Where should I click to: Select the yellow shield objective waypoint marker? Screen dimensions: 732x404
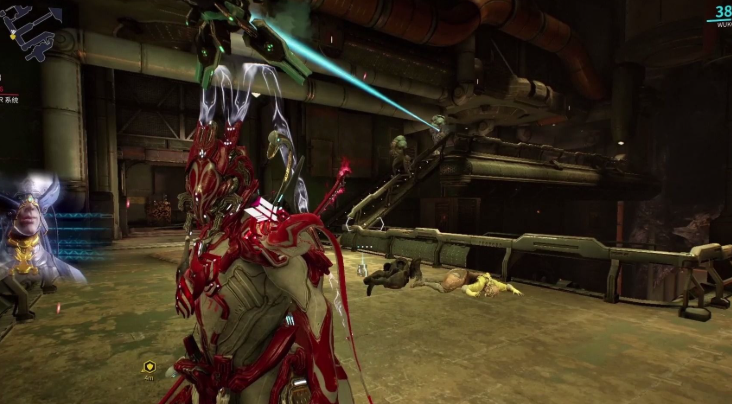click(149, 366)
